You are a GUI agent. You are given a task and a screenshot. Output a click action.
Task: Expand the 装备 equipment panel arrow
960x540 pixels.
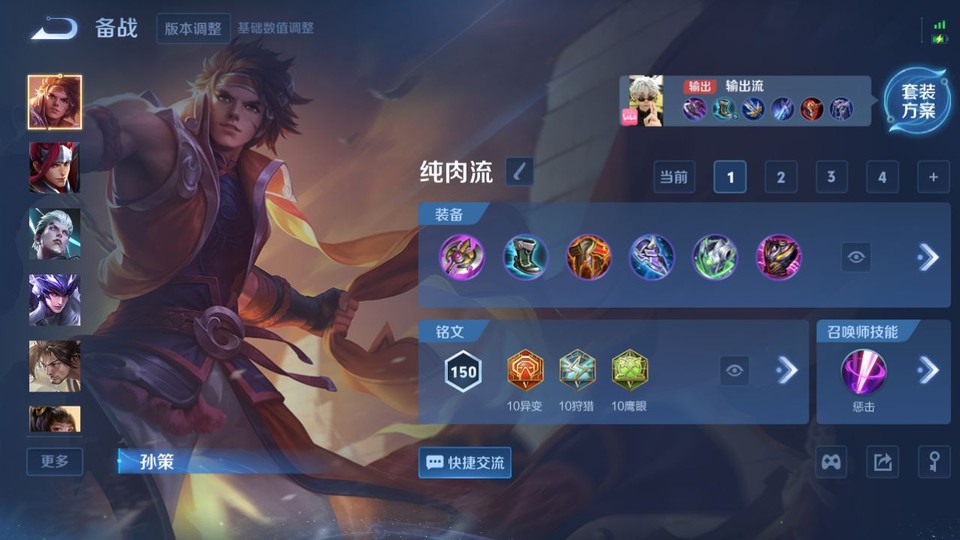click(928, 257)
